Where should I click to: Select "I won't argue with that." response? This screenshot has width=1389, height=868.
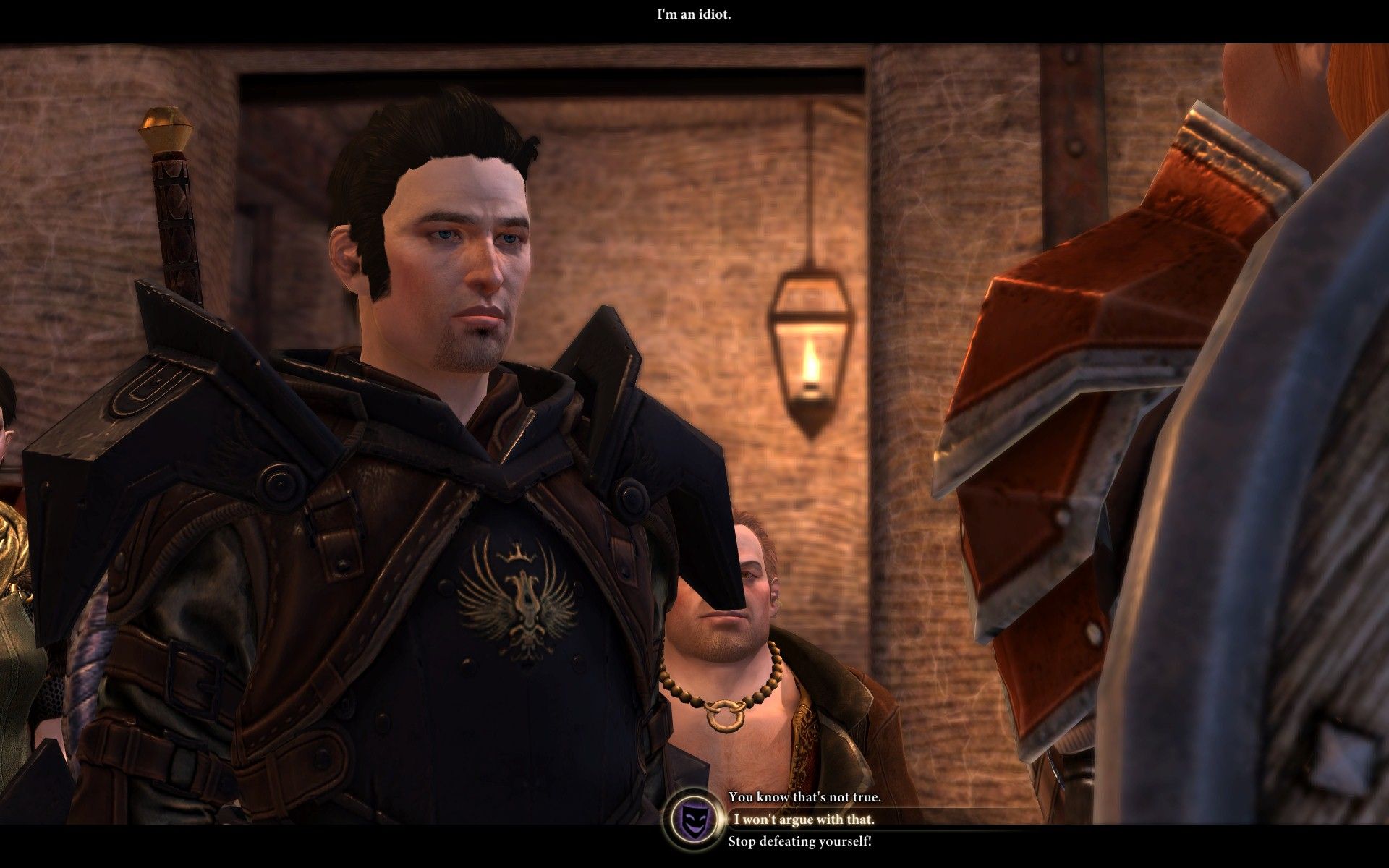[x=804, y=820]
